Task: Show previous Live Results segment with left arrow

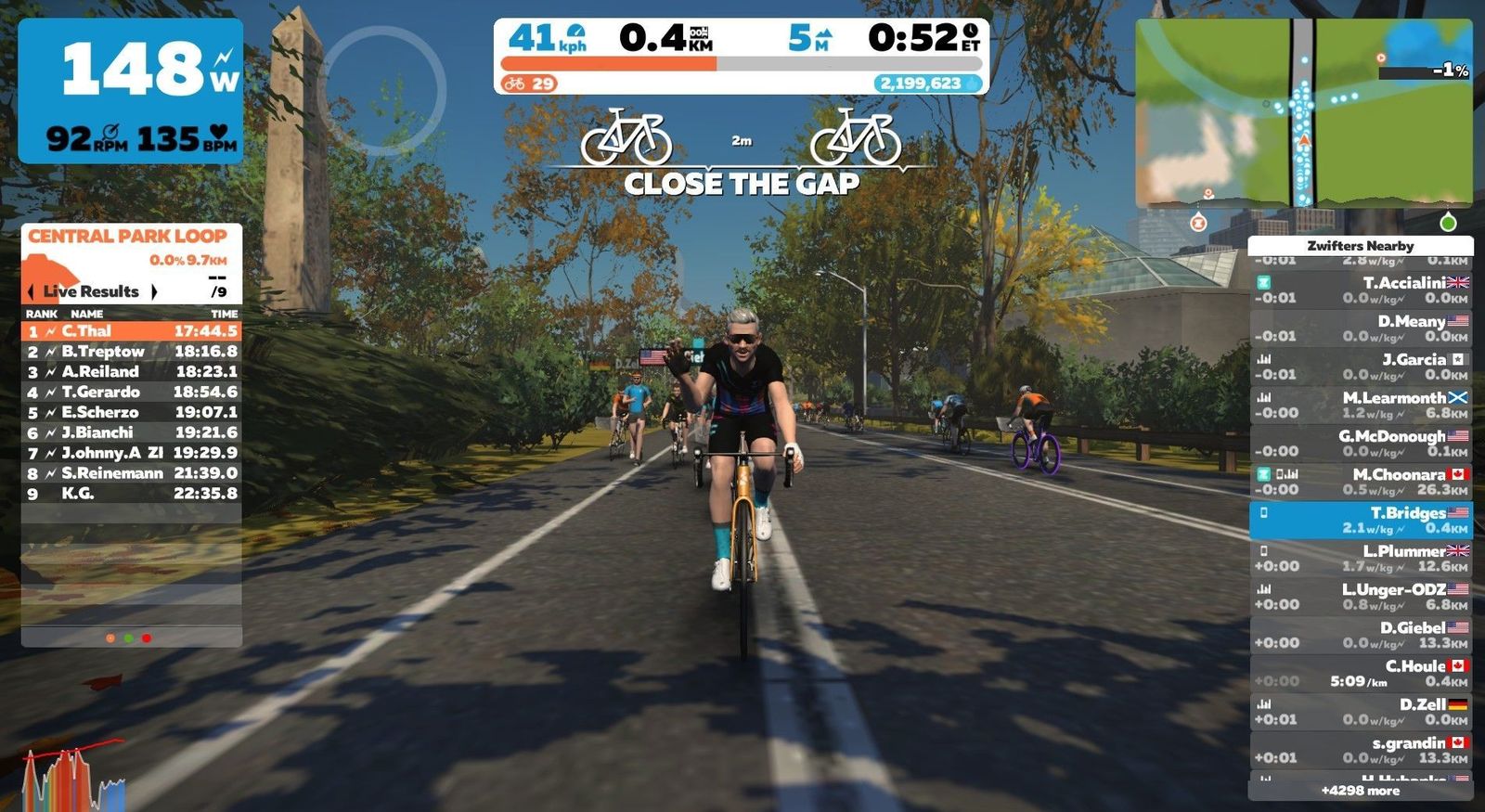Action: 31,291
